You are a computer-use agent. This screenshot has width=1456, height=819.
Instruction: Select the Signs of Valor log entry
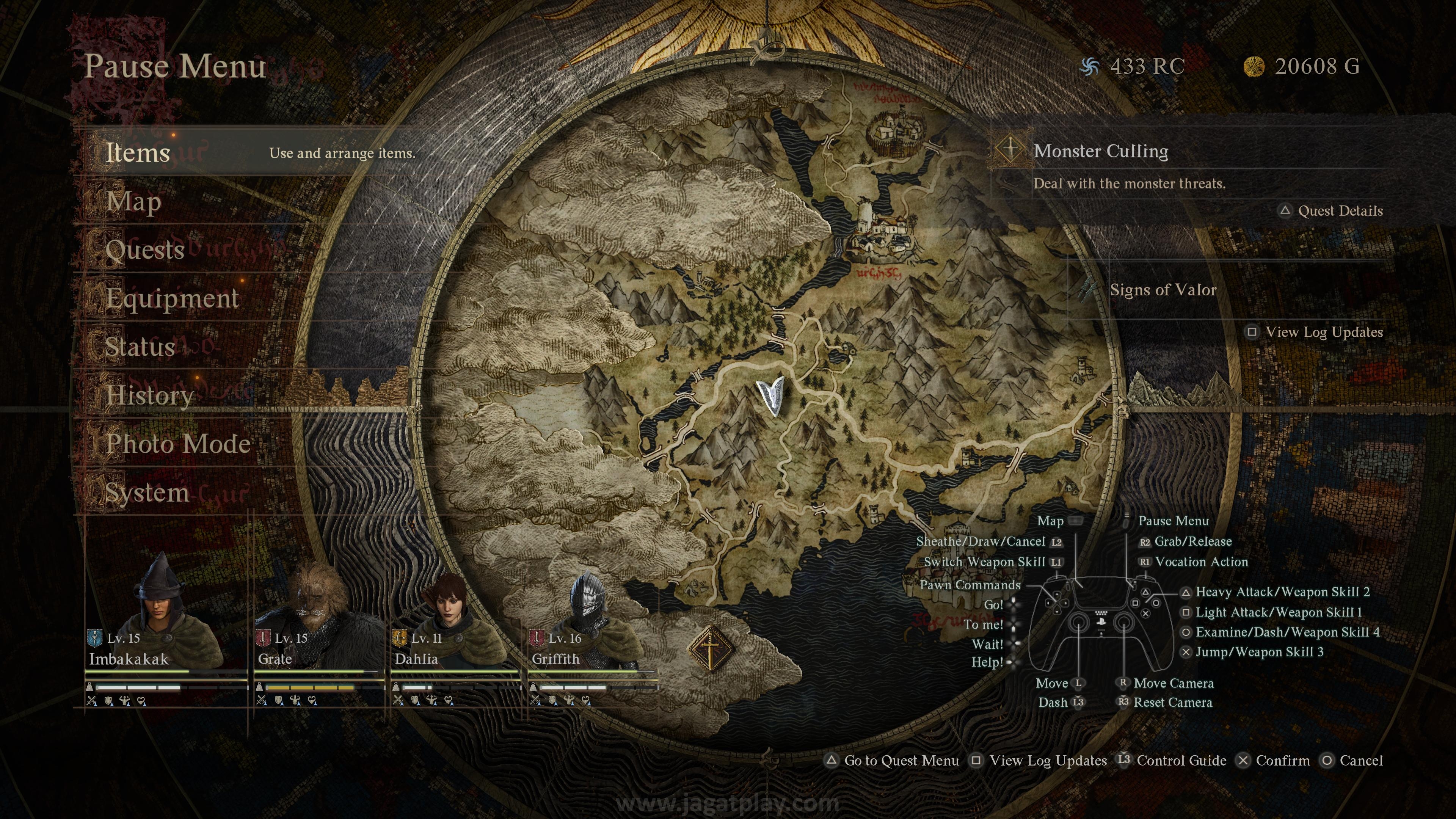[1163, 290]
